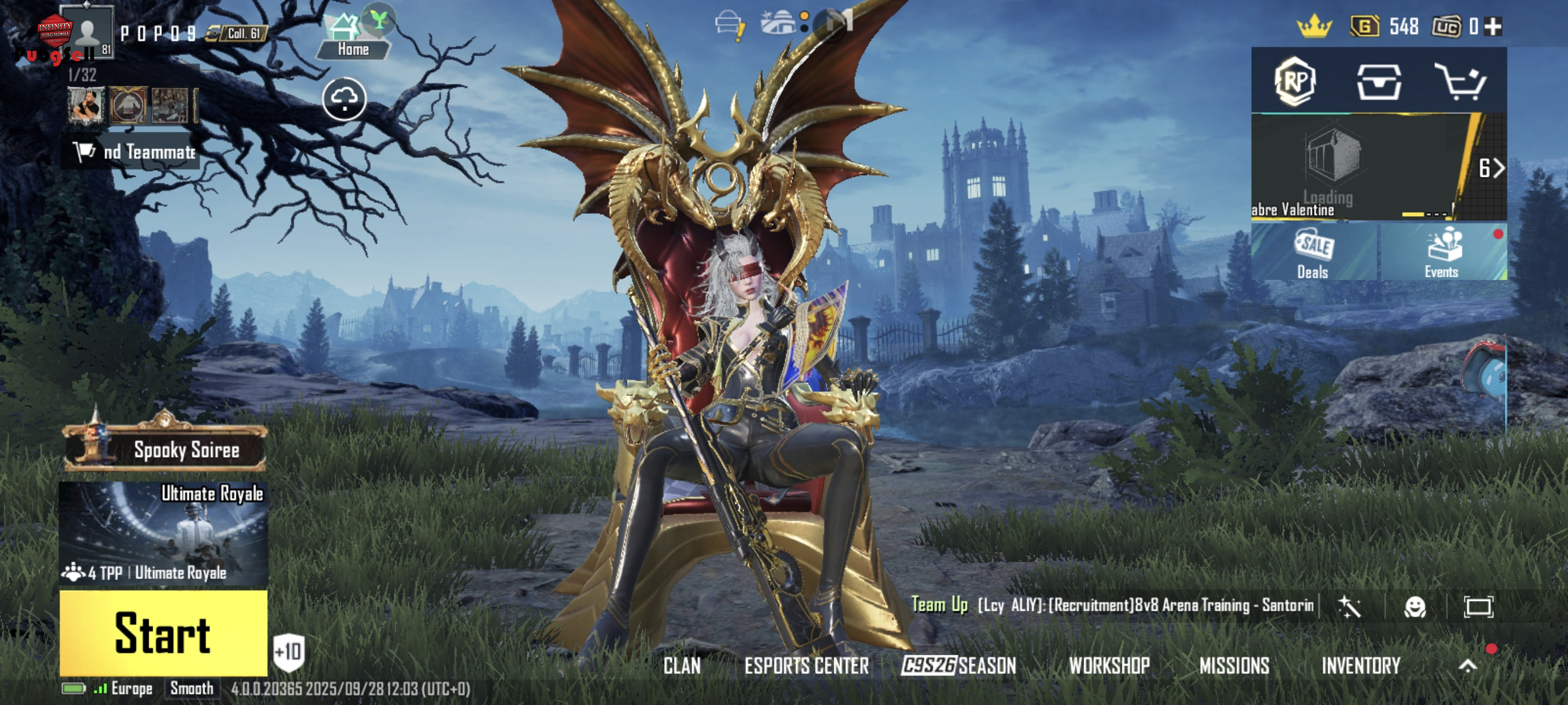Open the Deals sale panel
1568x705 pixels.
tap(1313, 253)
